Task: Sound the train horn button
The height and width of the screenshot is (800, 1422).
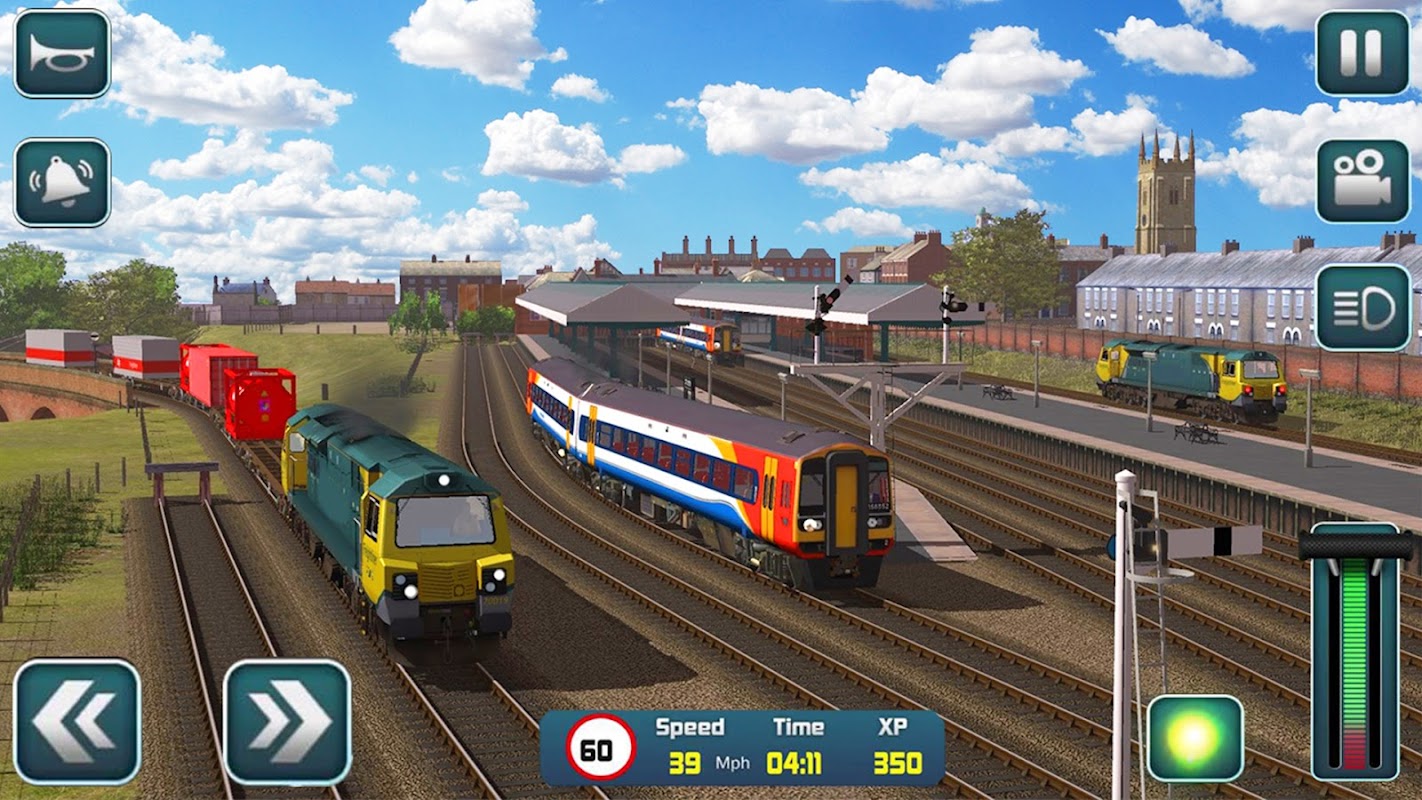Action: coord(62,54)
